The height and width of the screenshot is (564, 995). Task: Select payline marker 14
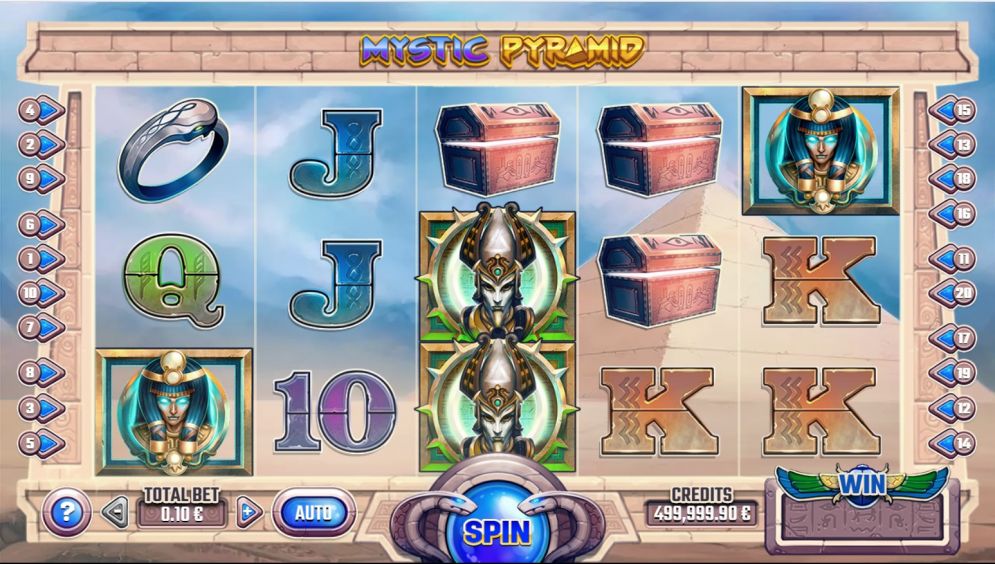(956, 443)
